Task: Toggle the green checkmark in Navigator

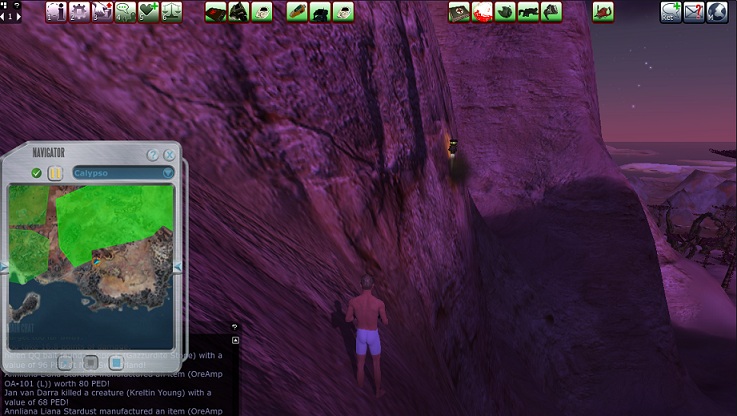Action: click(x=37, y=173)
